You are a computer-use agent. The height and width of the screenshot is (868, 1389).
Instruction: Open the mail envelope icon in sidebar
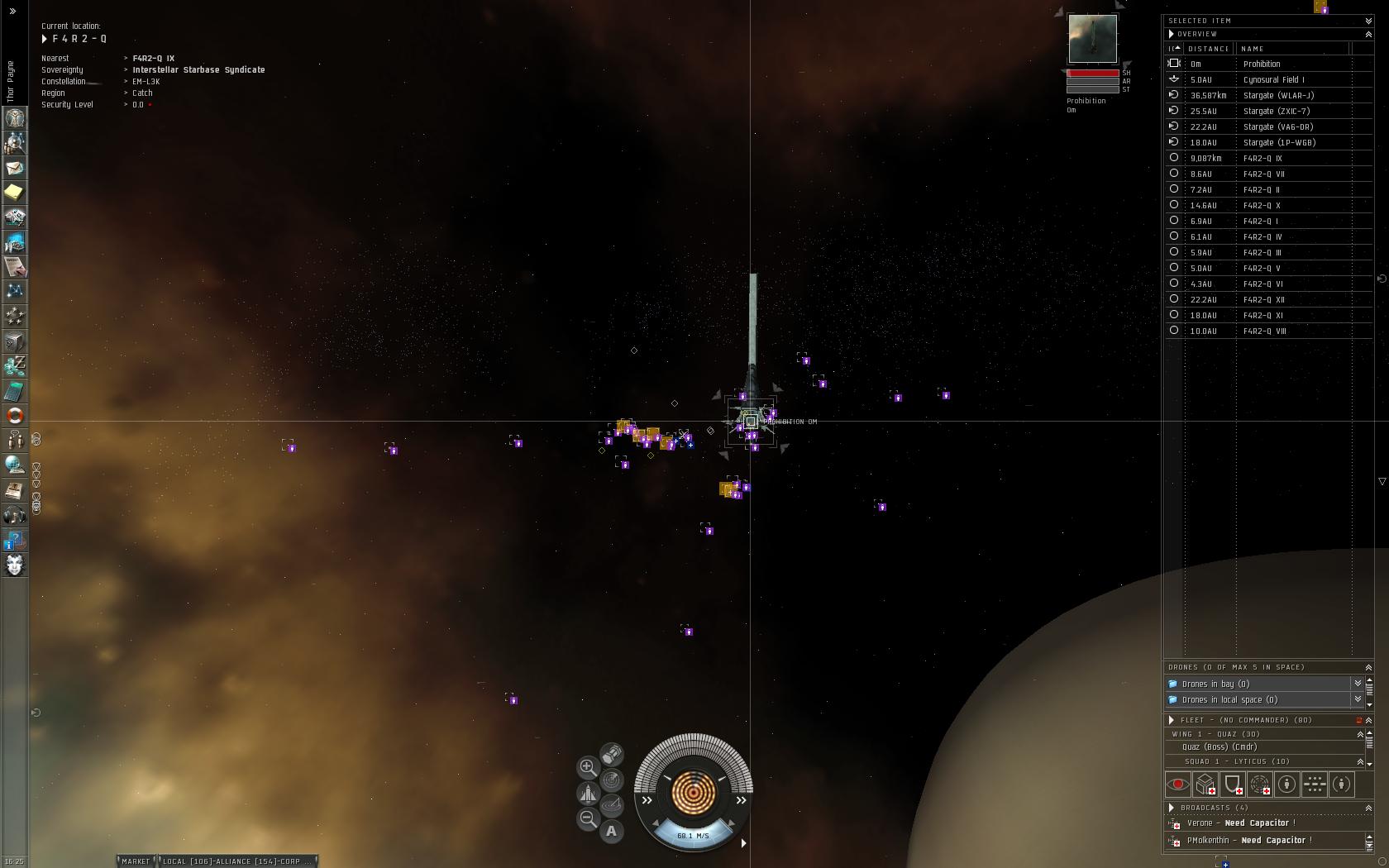15,168
